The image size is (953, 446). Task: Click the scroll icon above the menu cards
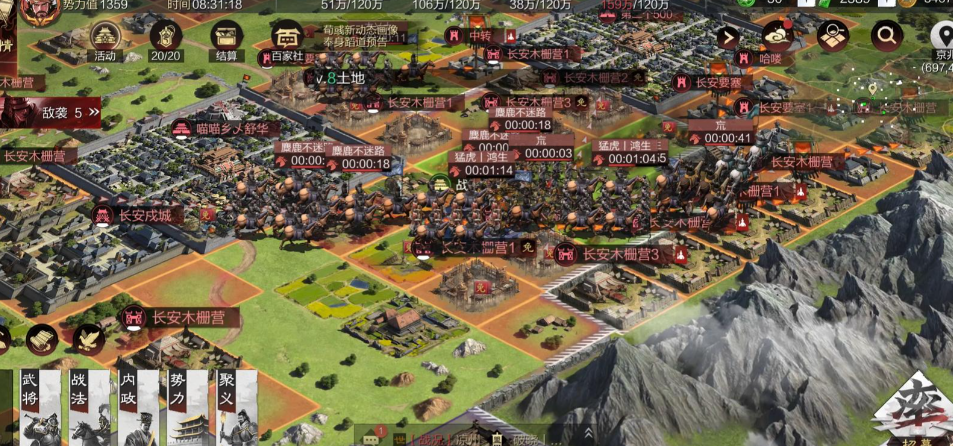(41, 340)
